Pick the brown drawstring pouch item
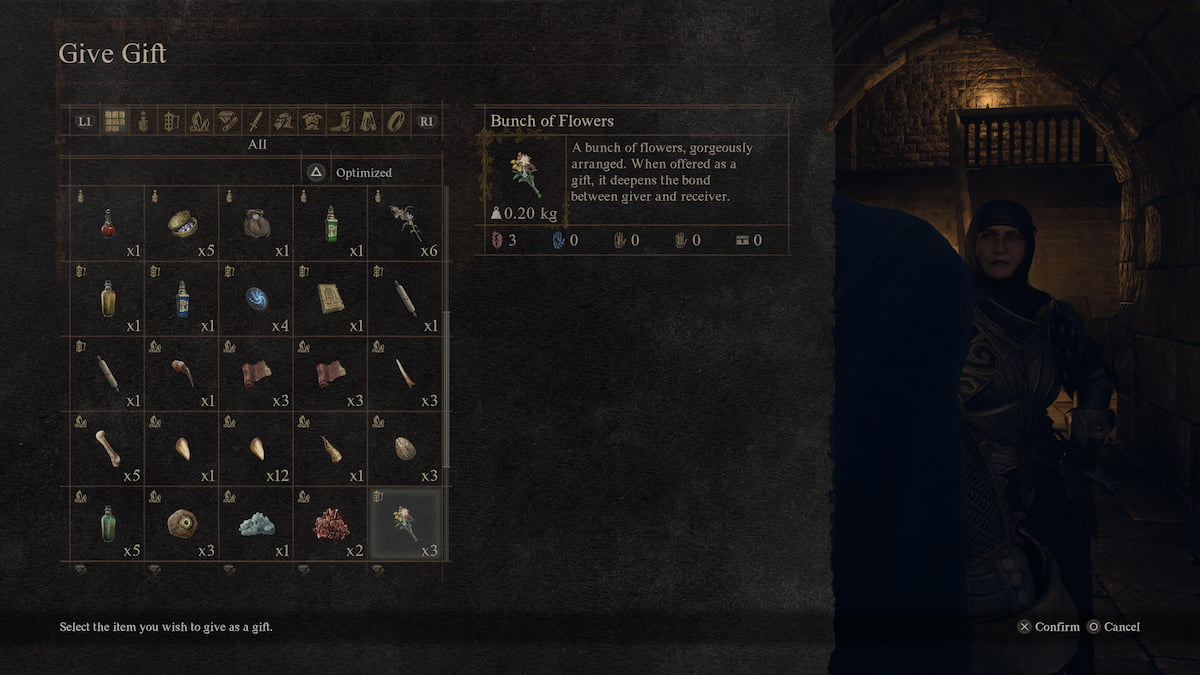This screenshot has width=1200, height=675. click(257, 223)
